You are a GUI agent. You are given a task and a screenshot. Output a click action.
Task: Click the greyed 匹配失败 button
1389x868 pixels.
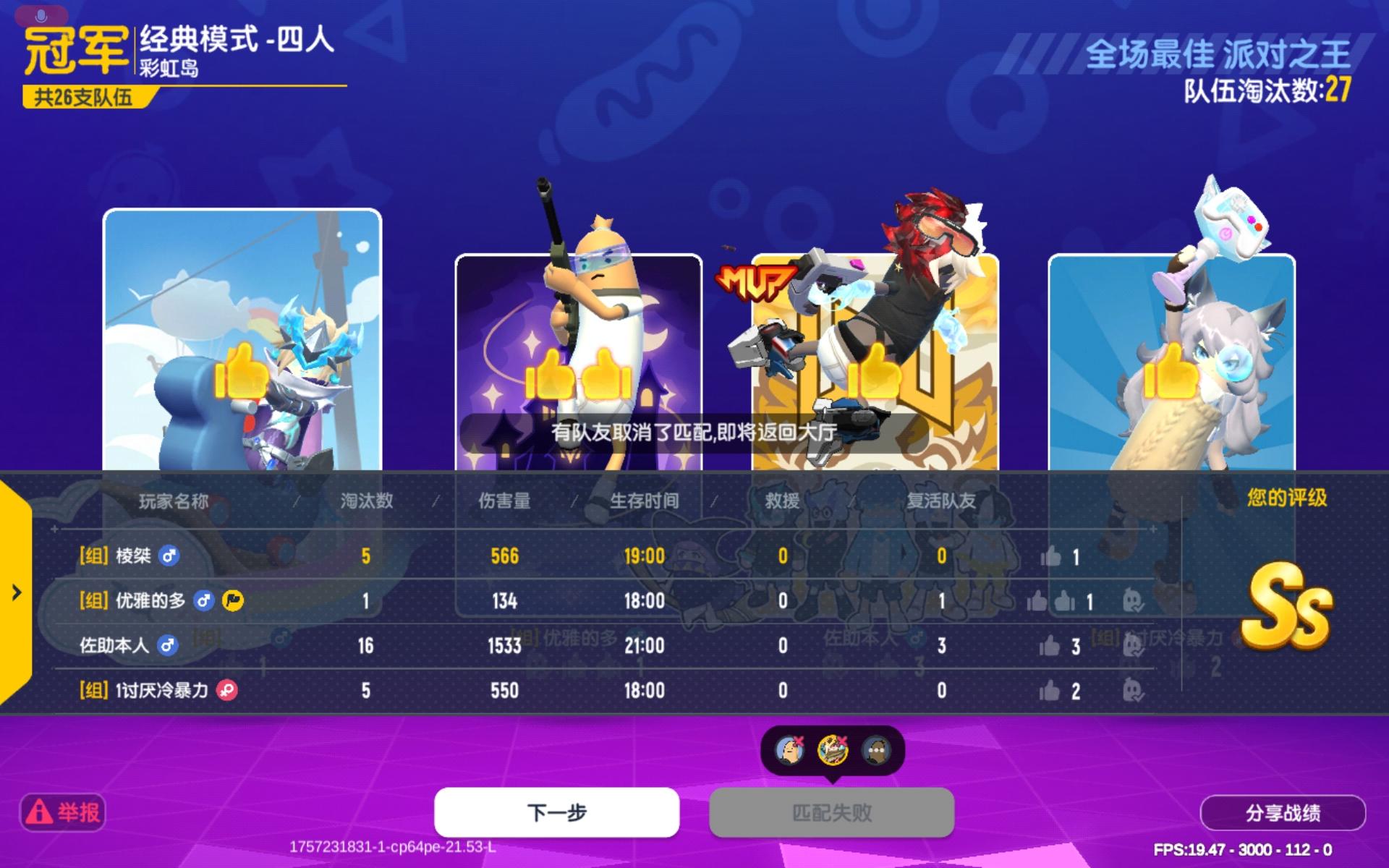tap(831, 812)
